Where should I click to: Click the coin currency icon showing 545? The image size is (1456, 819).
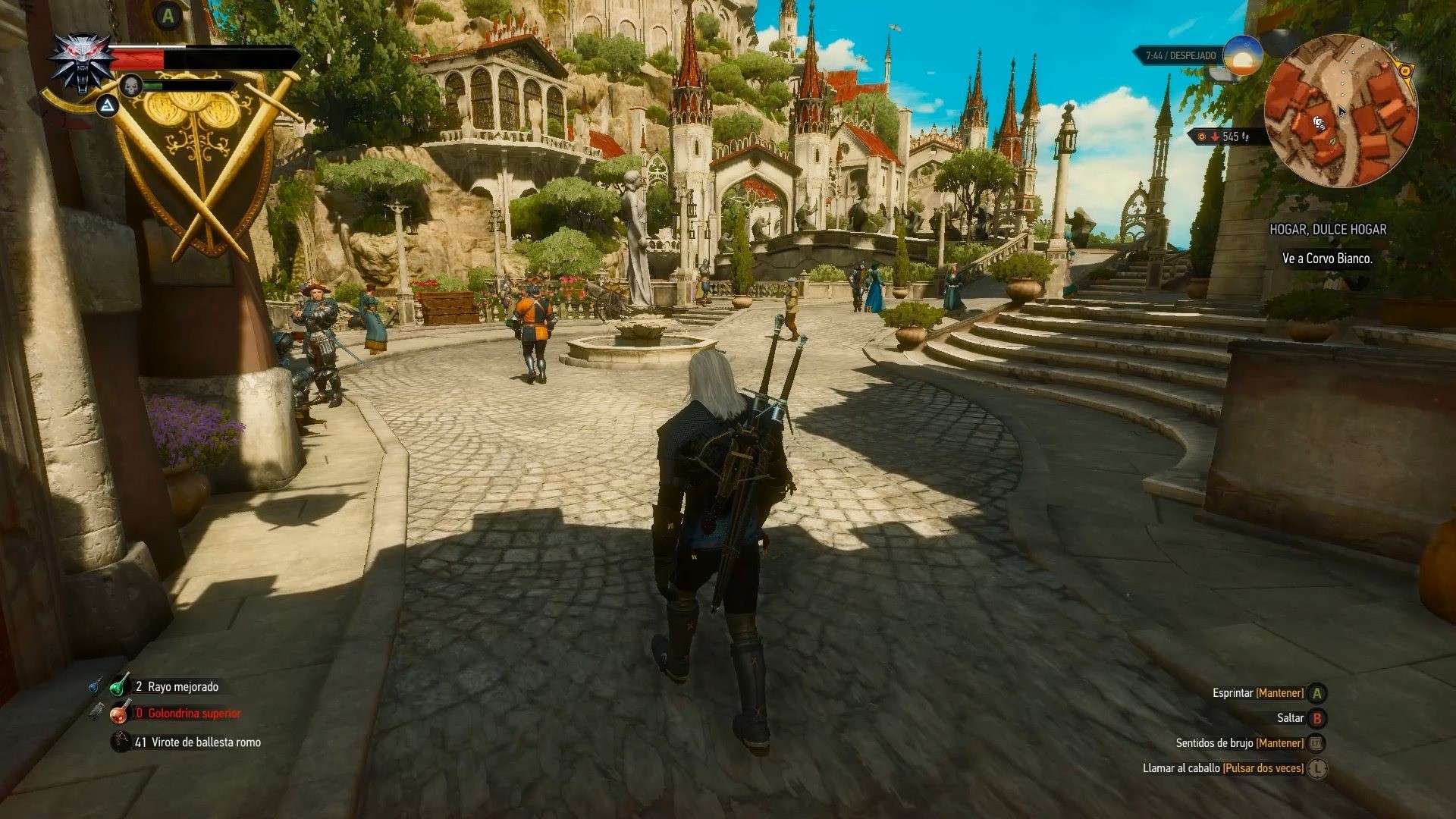(x=1201, y=137)
